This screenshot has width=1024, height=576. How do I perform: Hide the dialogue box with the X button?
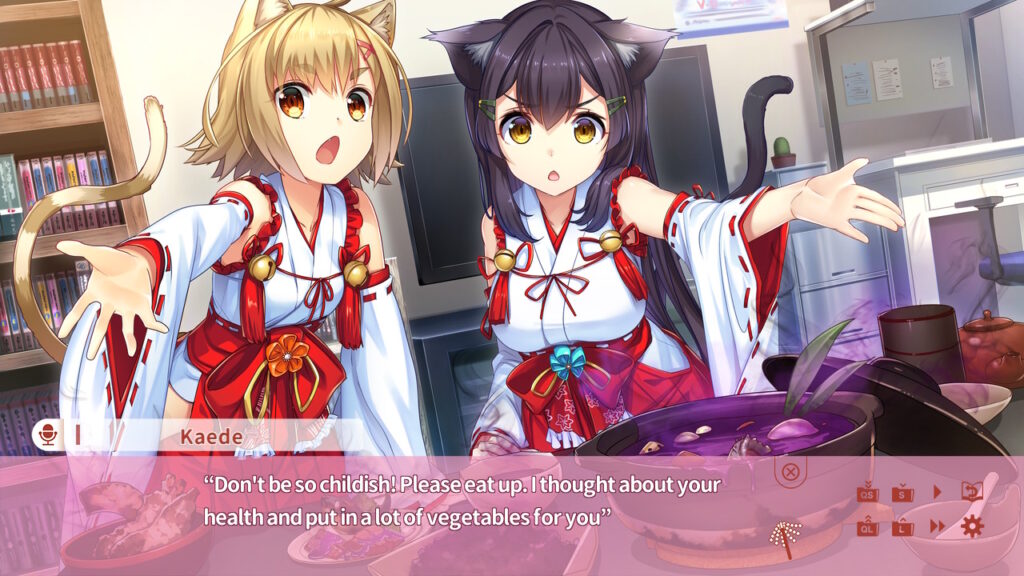[790, 471]
